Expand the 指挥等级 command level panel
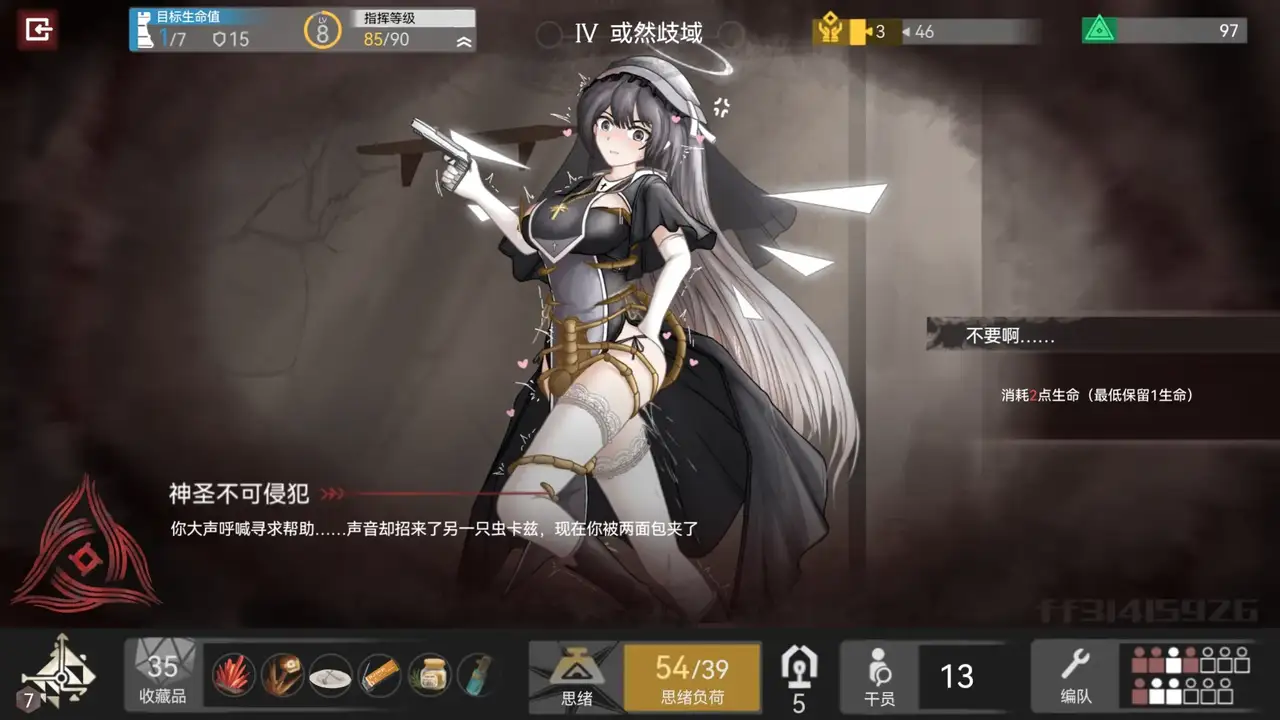This screenshot has width=1280, height=720. 463,41
